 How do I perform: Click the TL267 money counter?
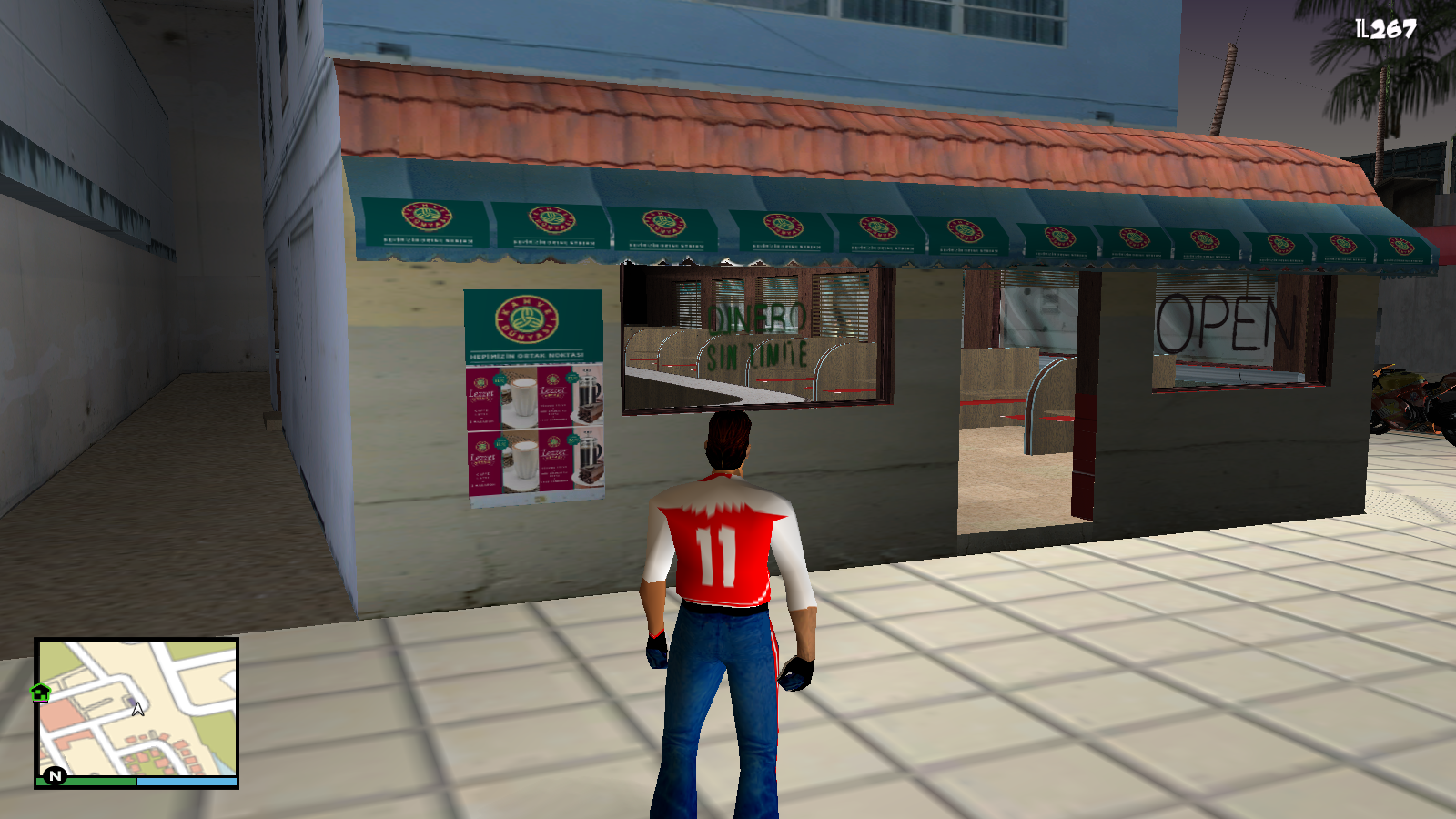1386,27
